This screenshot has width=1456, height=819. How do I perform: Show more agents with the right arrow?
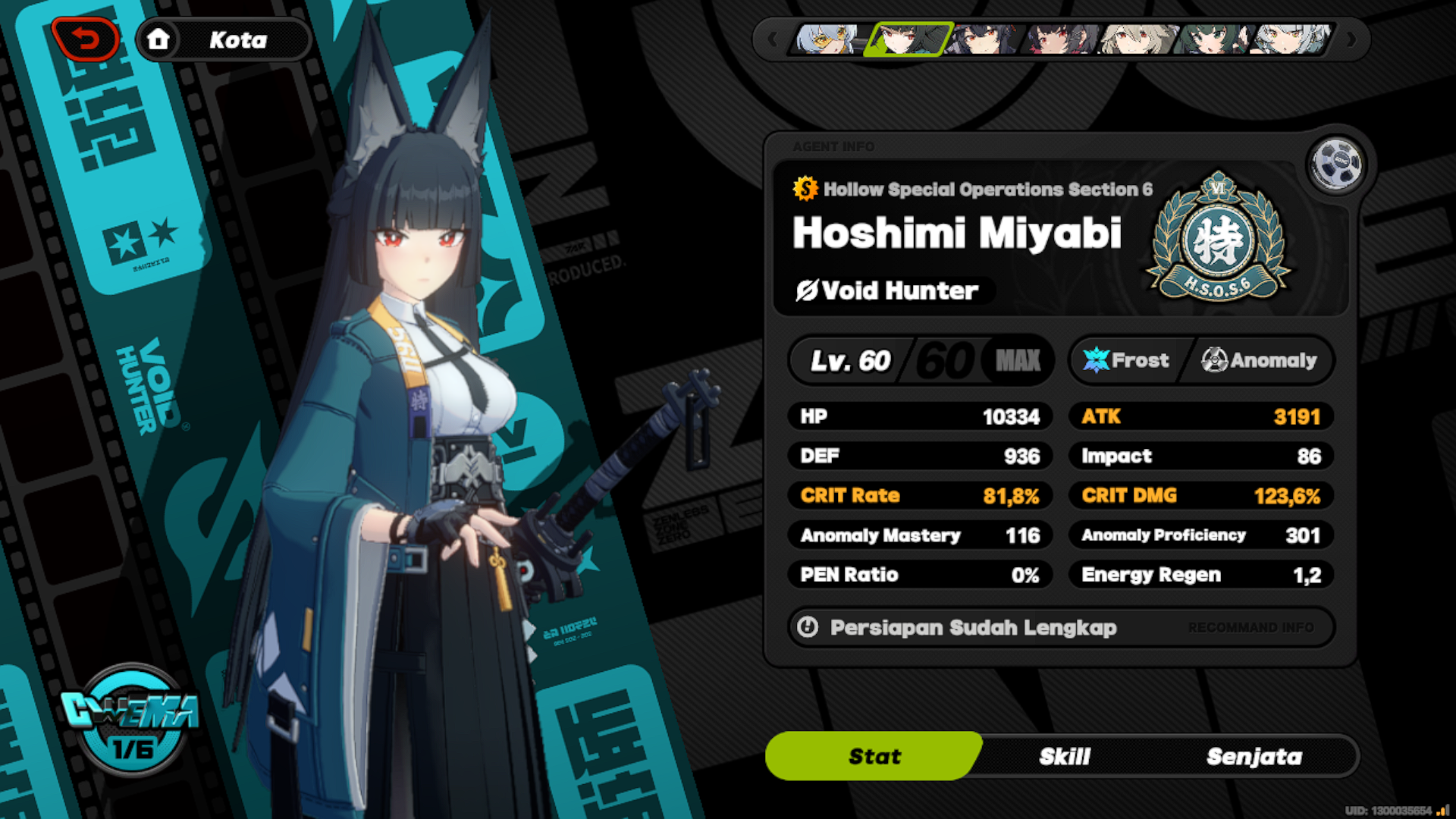pos(1351,39)
